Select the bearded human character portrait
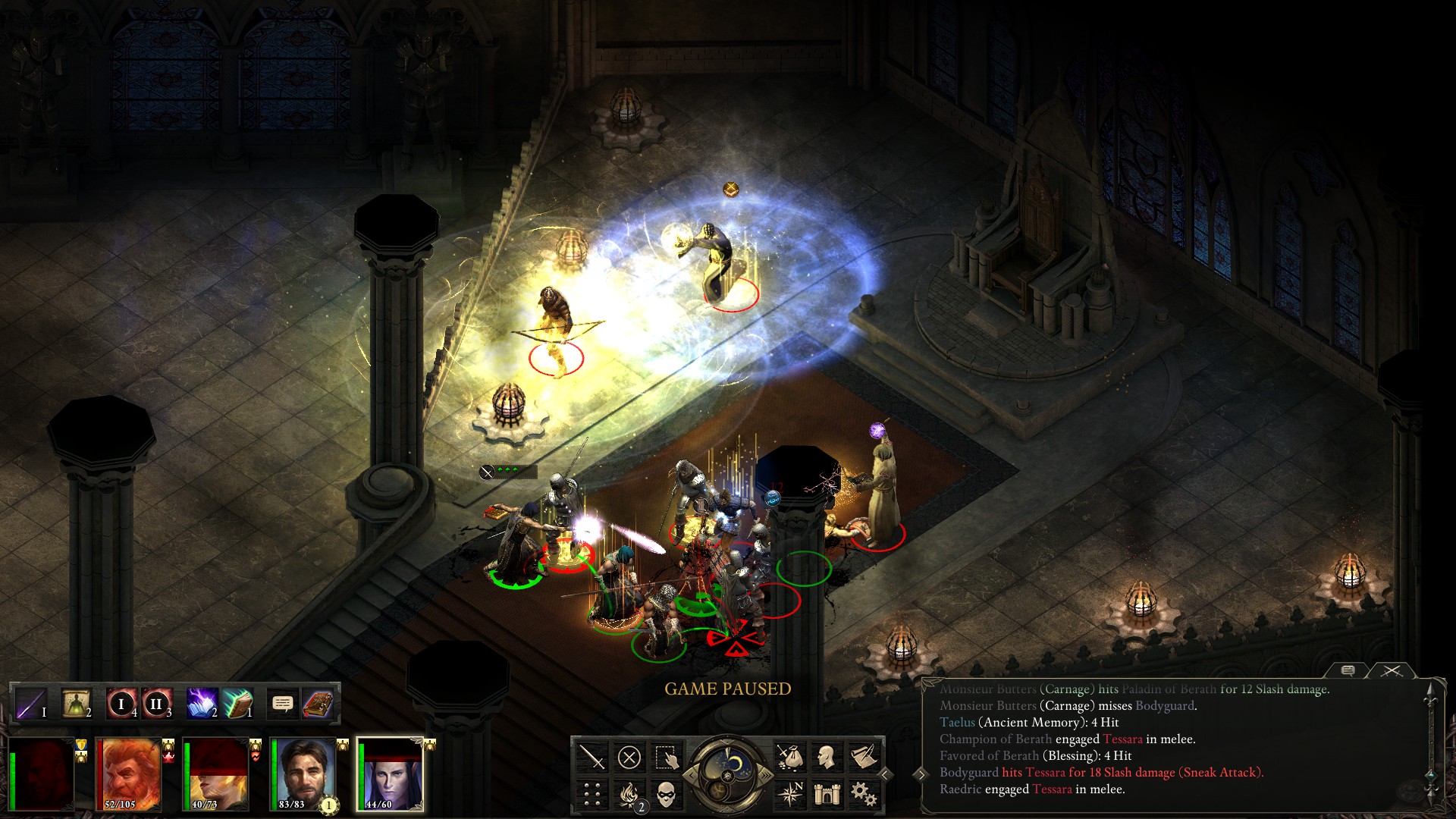1456x819 pixels. click(303, 773)
